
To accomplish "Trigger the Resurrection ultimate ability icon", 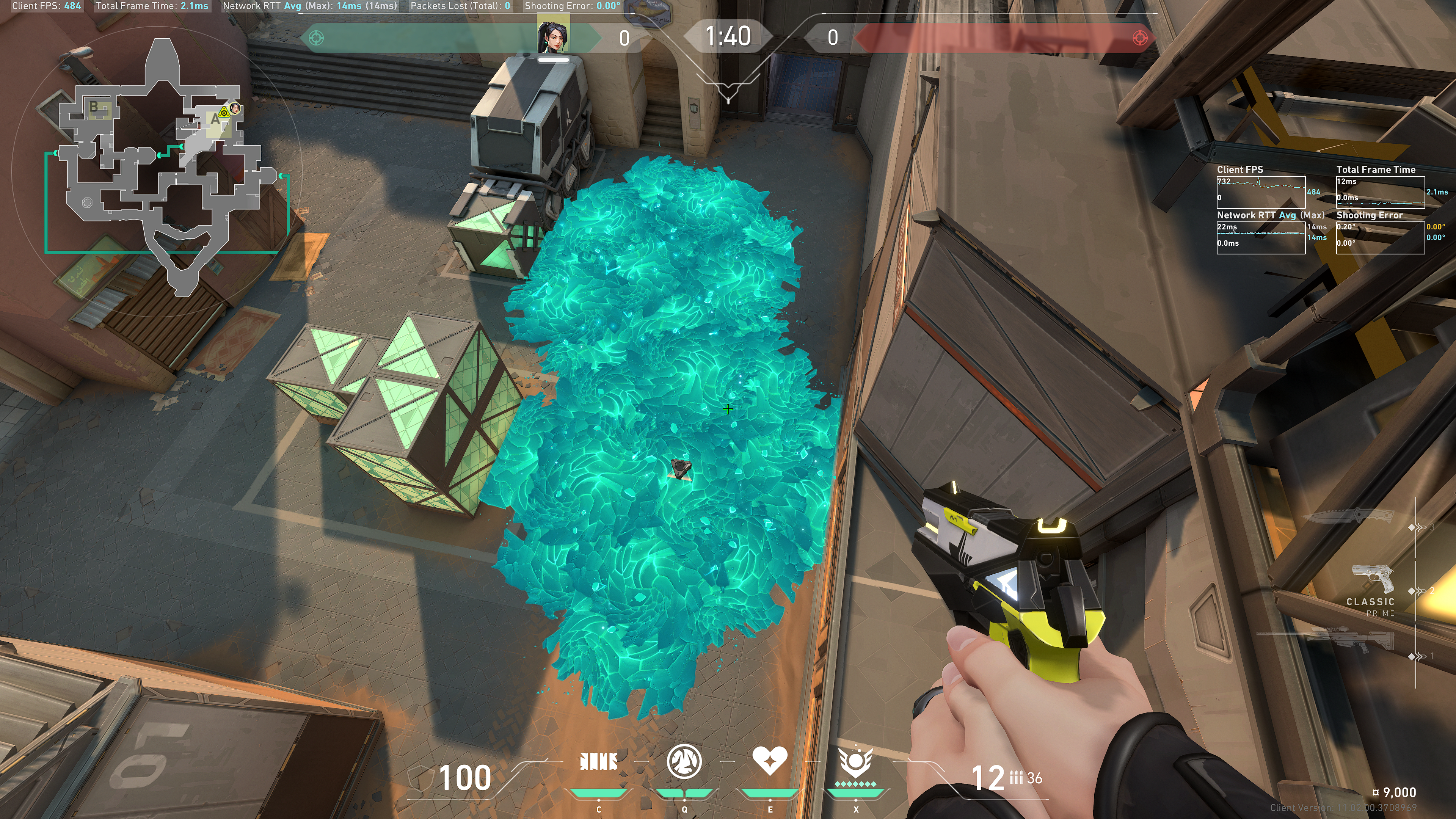I will click(856, 763).
